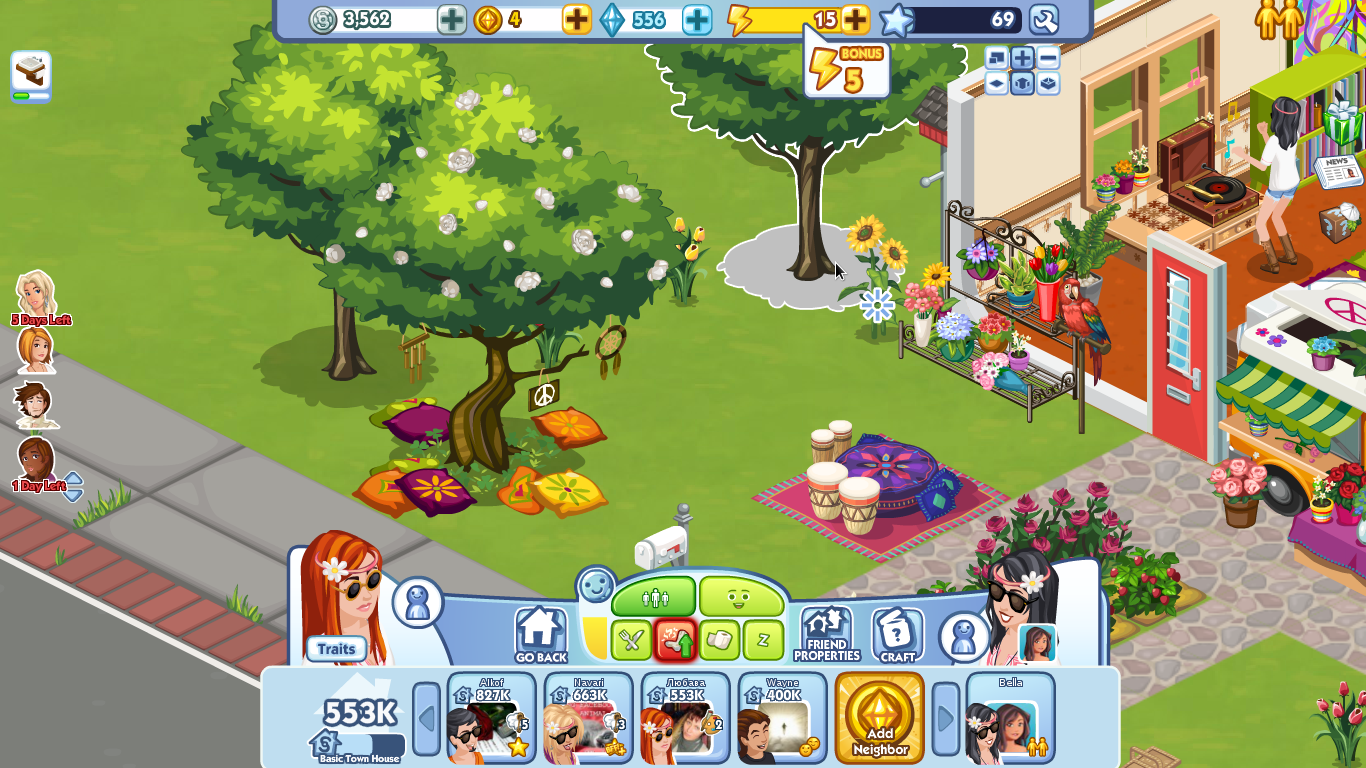Select the red fun need icon
Screen dimensions: 1366x768
(x=675, y=640)
